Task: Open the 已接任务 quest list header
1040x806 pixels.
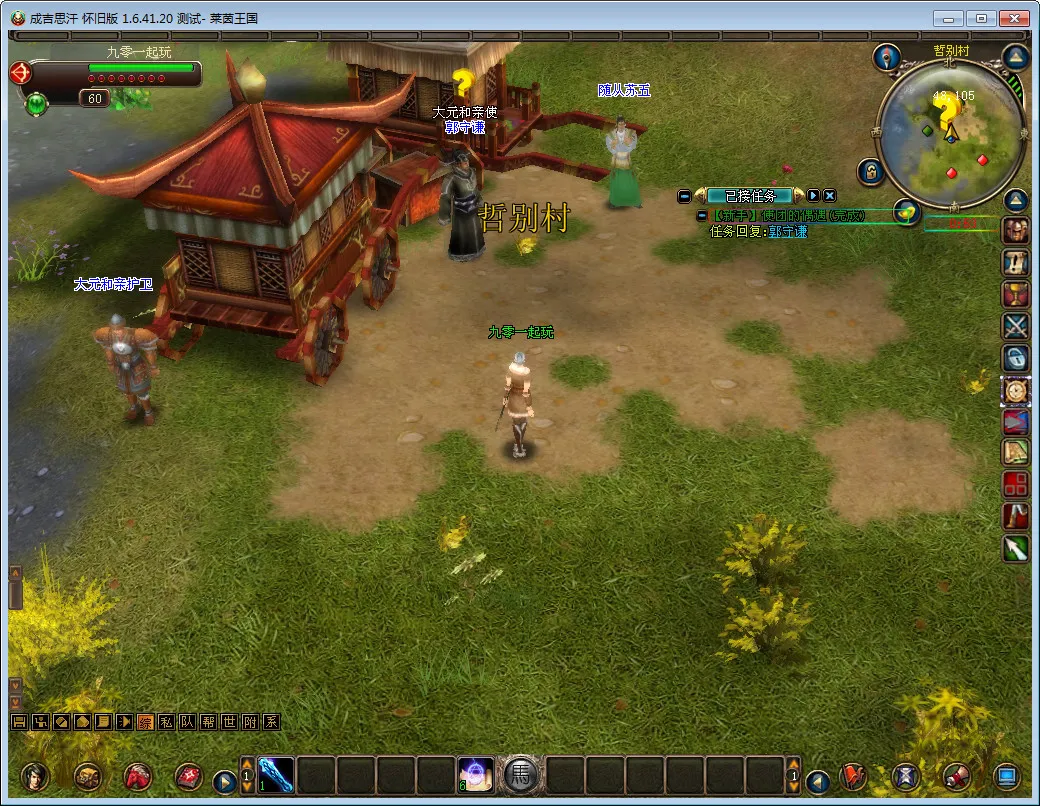Action: click(749, 196)
